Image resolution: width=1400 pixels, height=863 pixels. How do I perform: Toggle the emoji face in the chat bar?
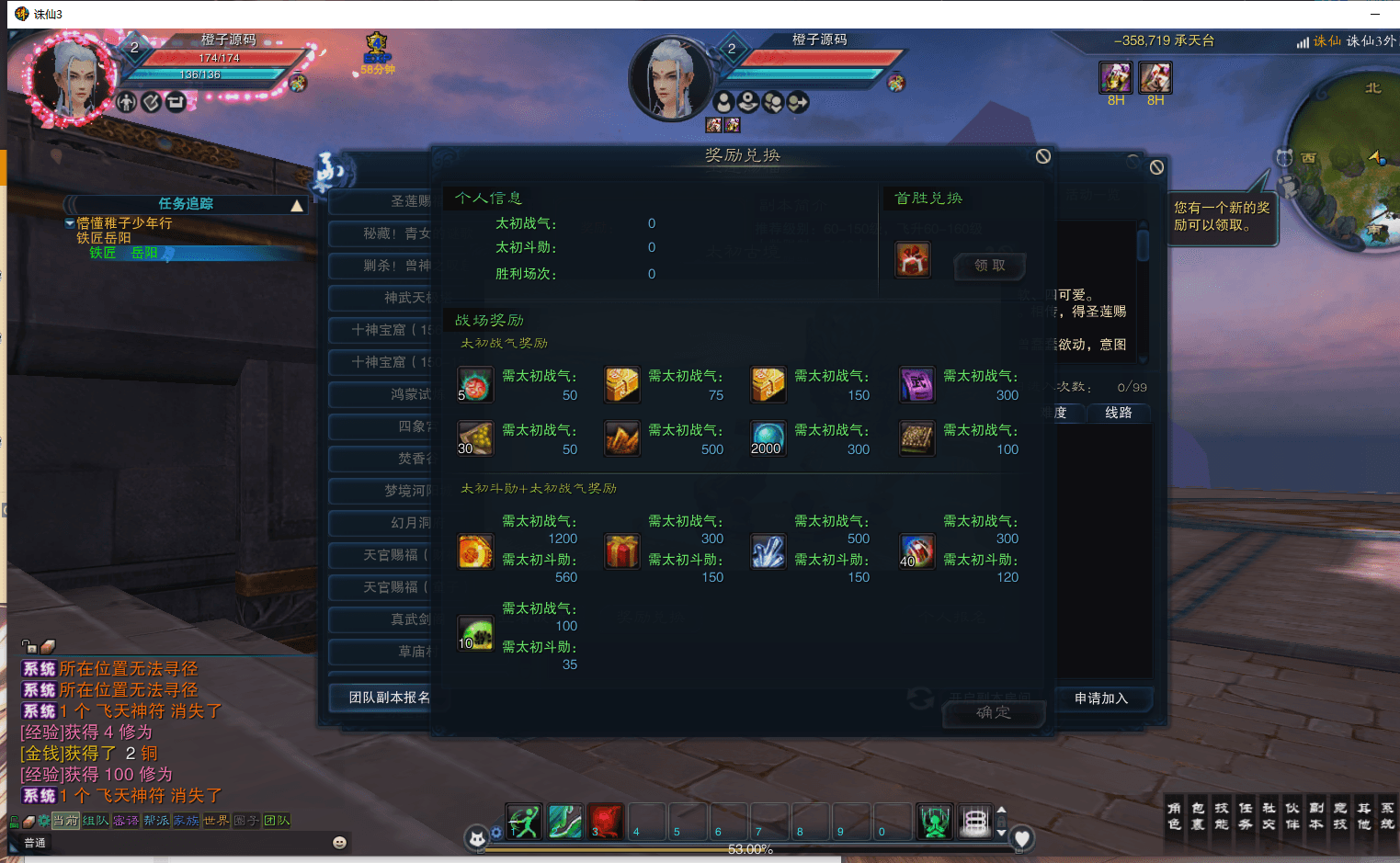pyautogui.click(x=340, y=842)
